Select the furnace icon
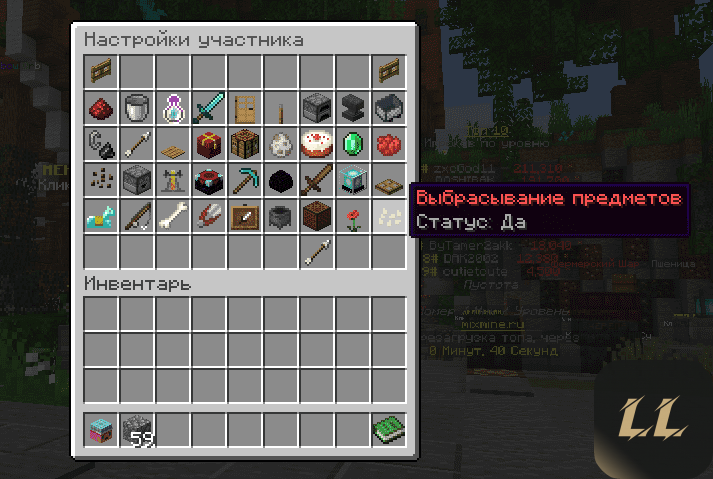This screenshot has height=479, width=713. [316, 107]
